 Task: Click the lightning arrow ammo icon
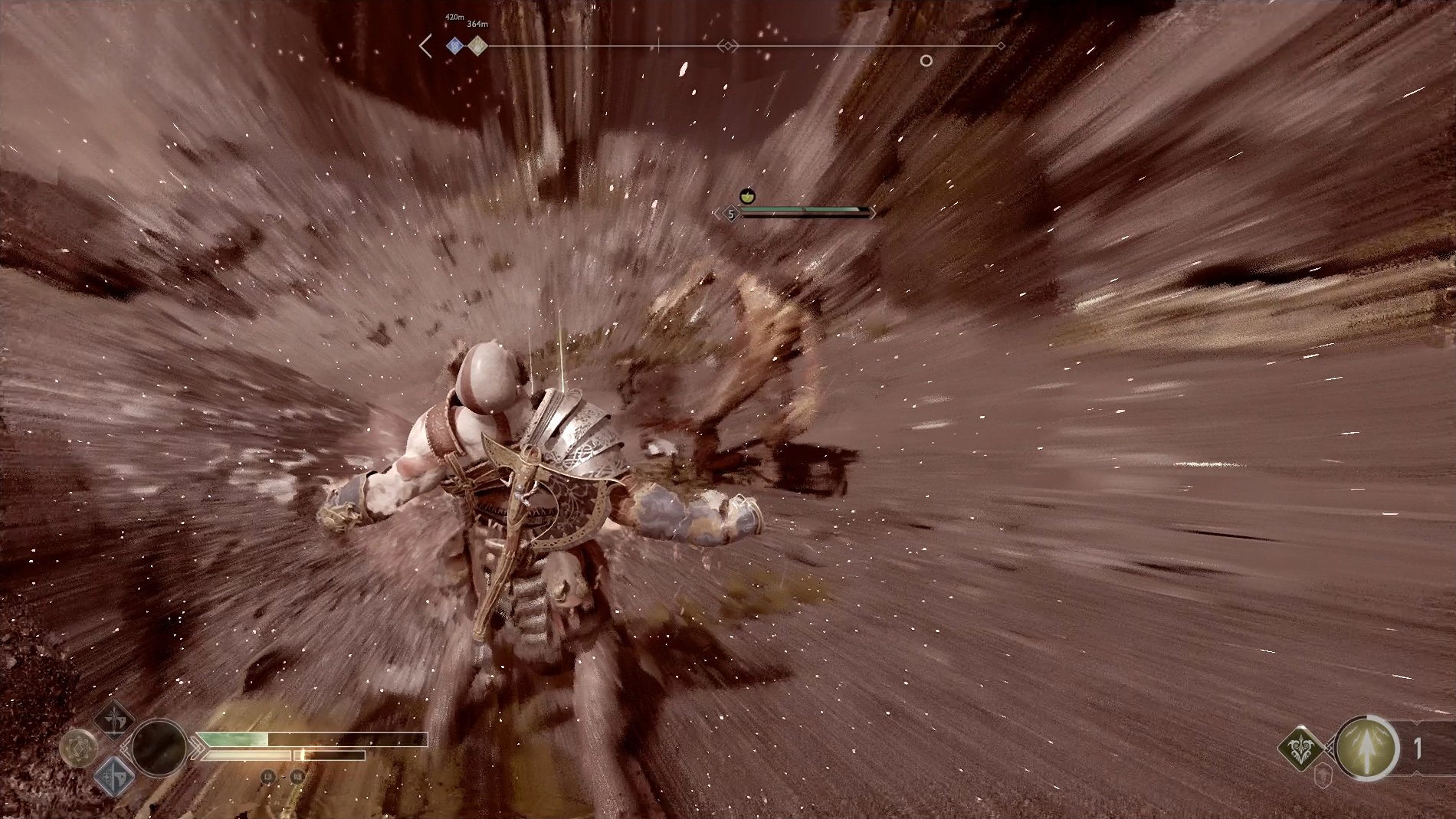click(x=1366, y=748)
